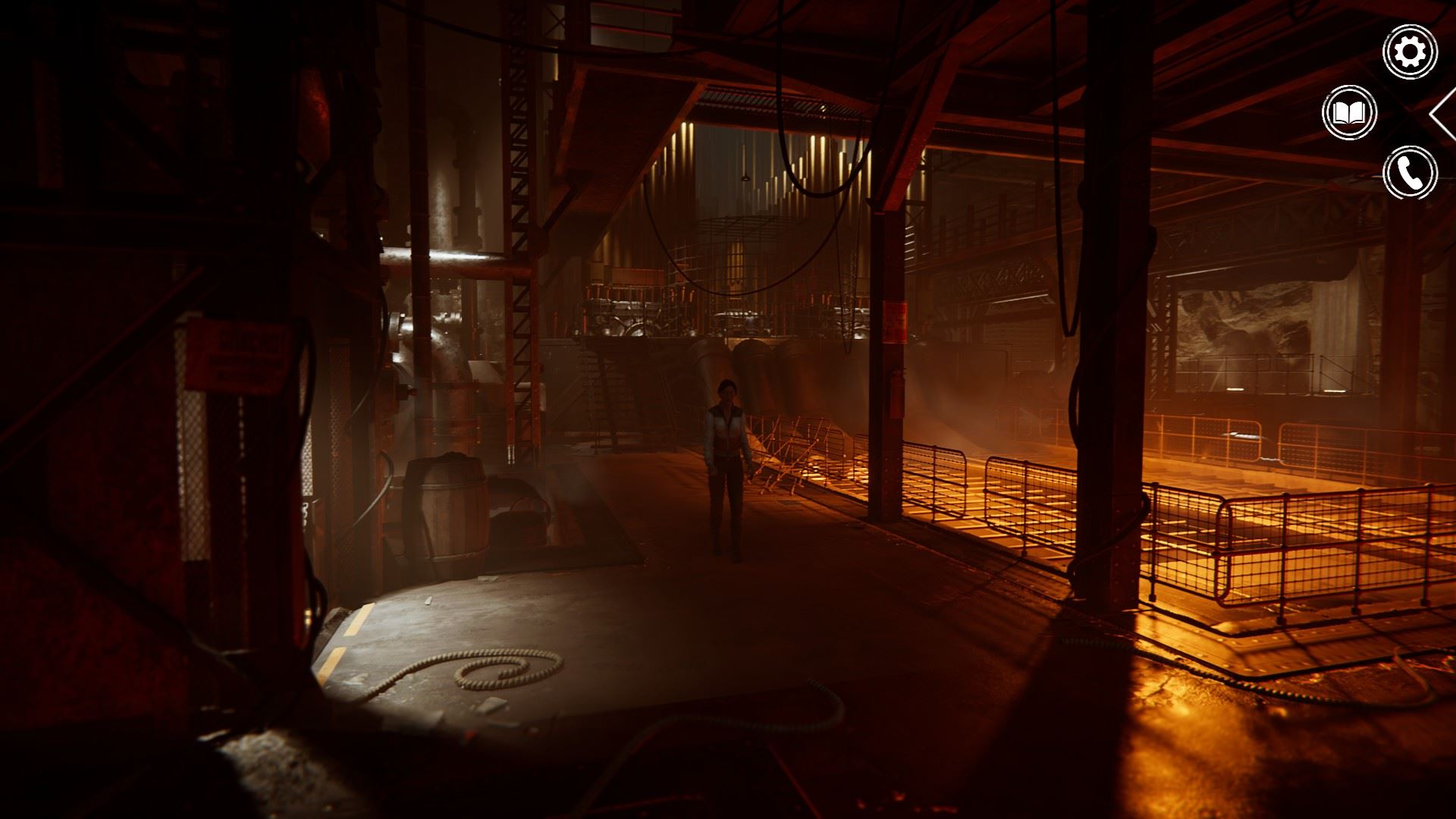Open the journal book icon
This screenshot has width=1456, height=819.
[1349, 113]
